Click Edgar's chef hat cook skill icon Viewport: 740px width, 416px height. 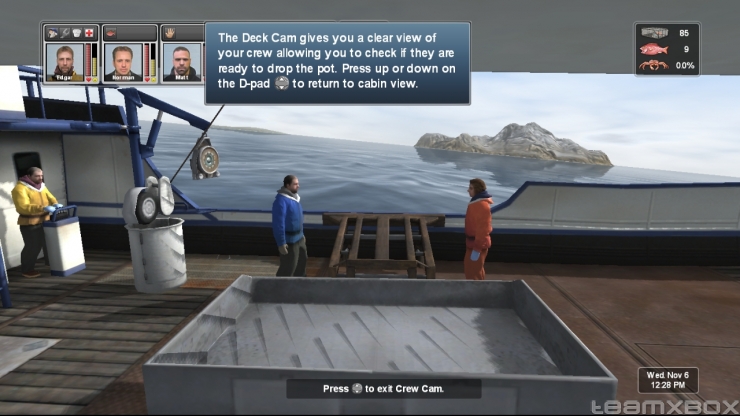pos(77,32)
